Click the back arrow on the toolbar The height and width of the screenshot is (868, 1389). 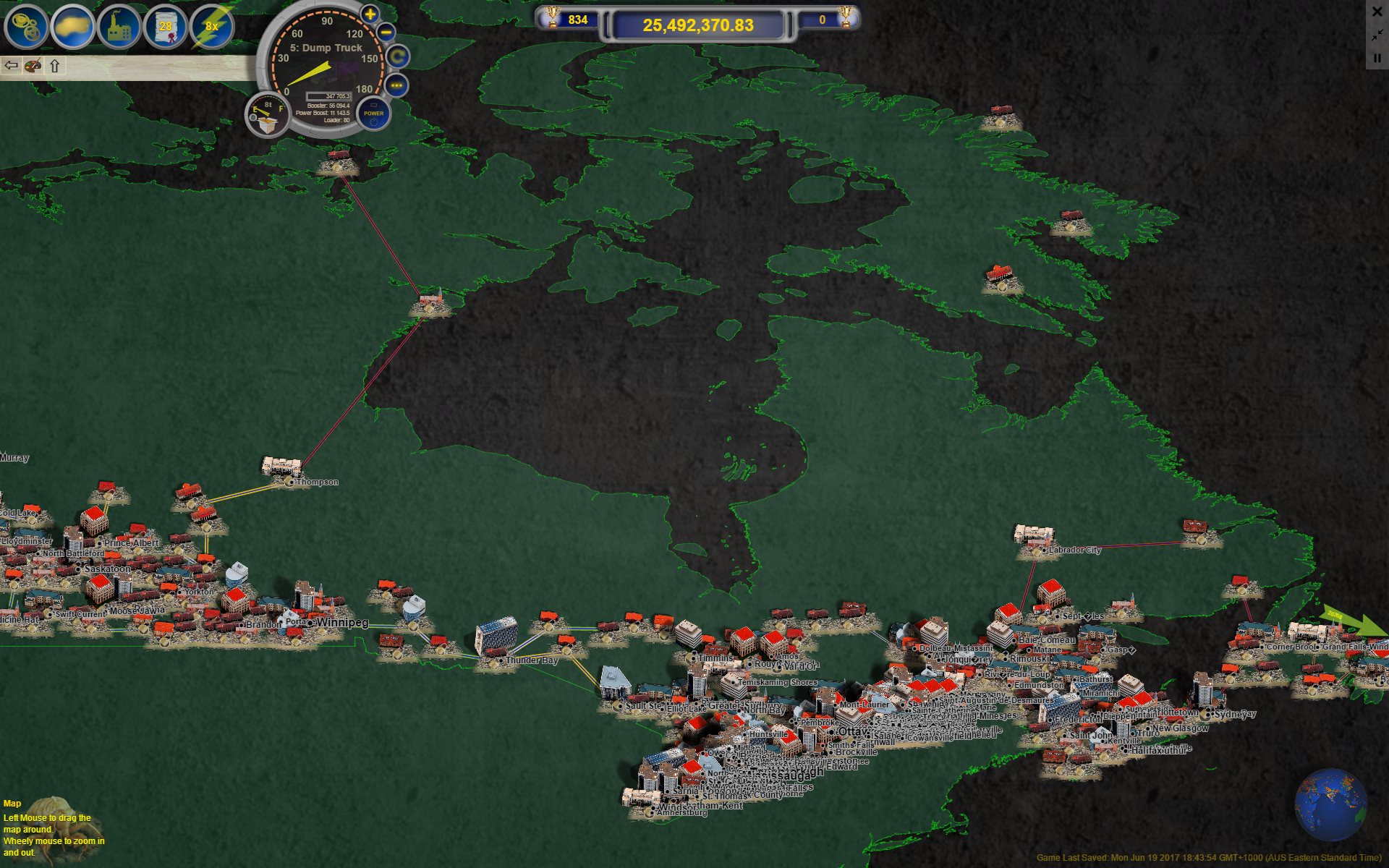[x=11, y=66]
